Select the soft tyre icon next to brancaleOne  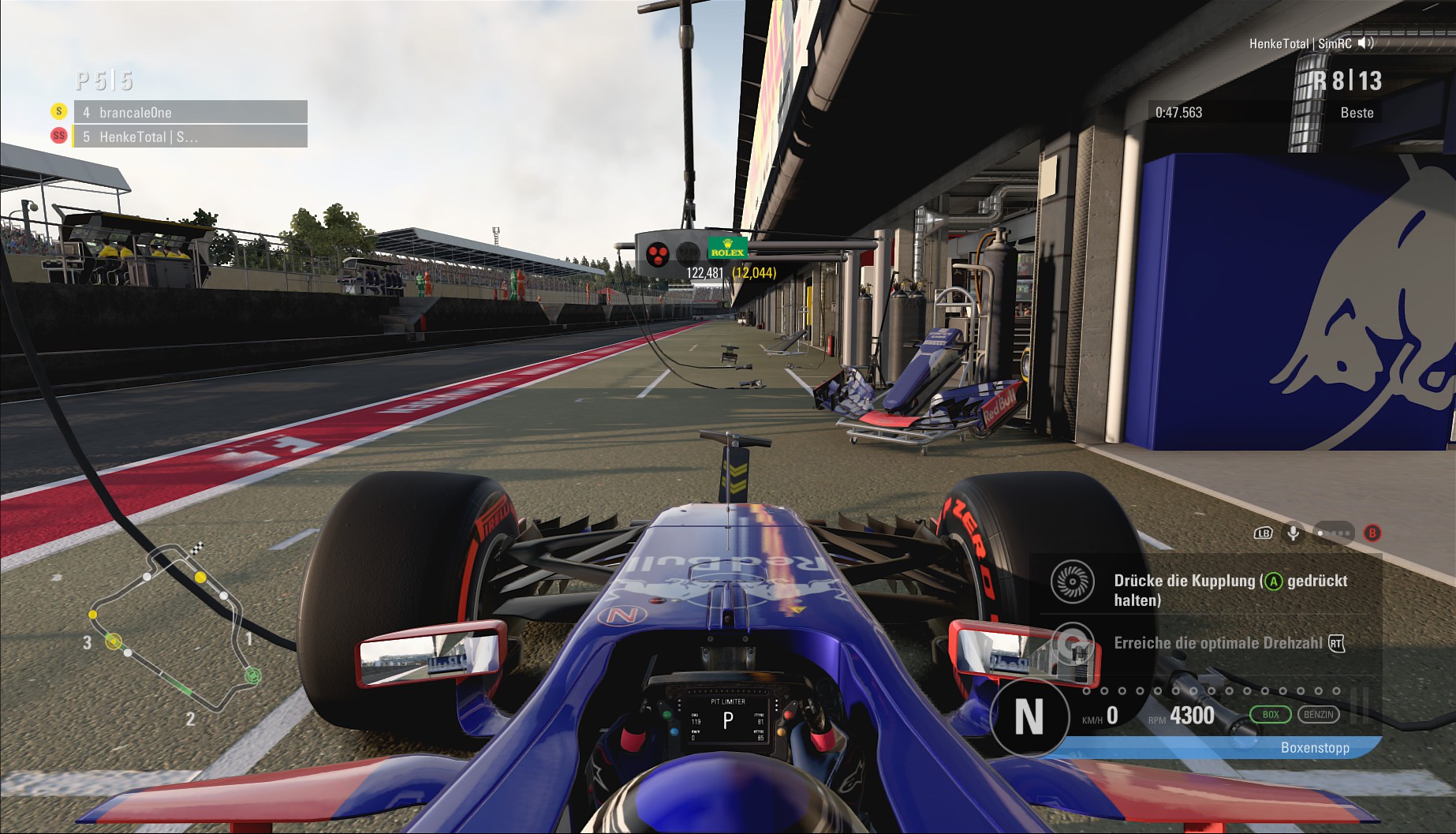[58, 111]
